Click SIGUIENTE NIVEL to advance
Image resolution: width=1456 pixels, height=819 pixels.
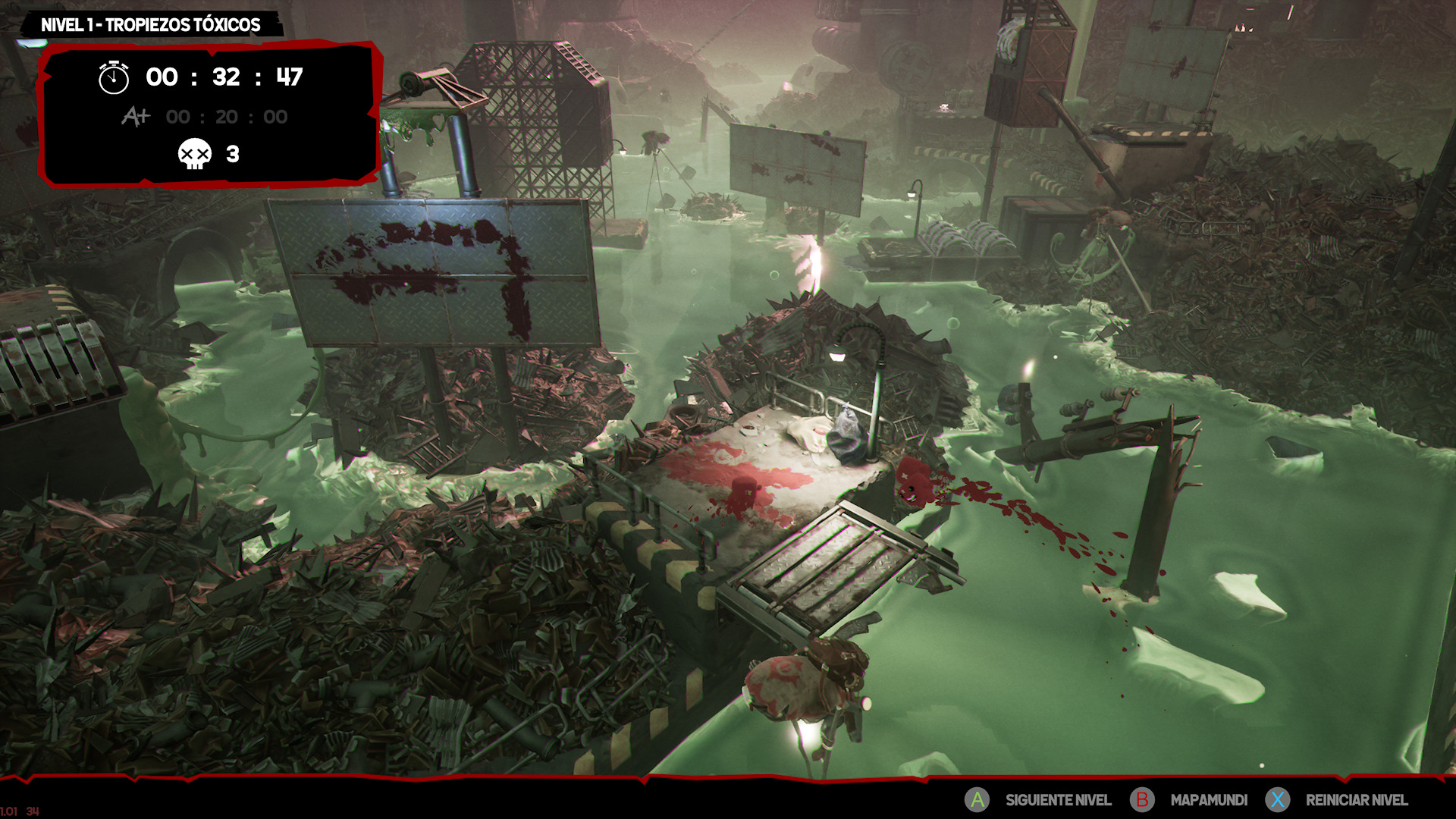1058,799
